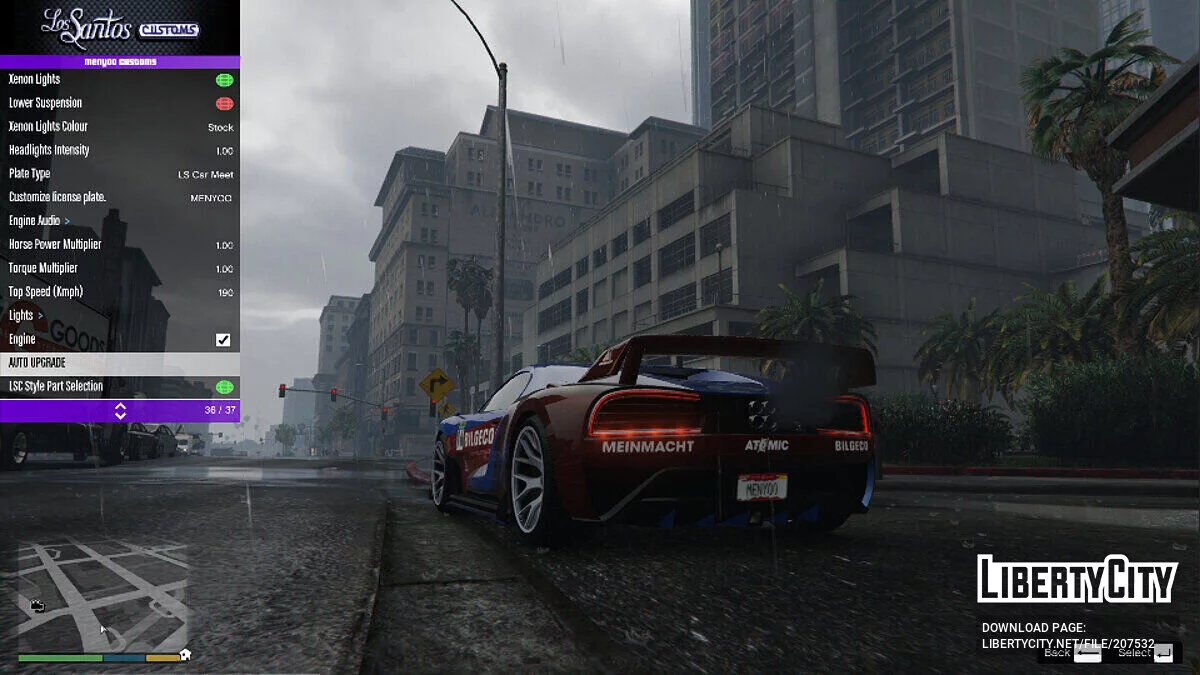Toggle LSC Style Part Selection

(x=224, y=387)
